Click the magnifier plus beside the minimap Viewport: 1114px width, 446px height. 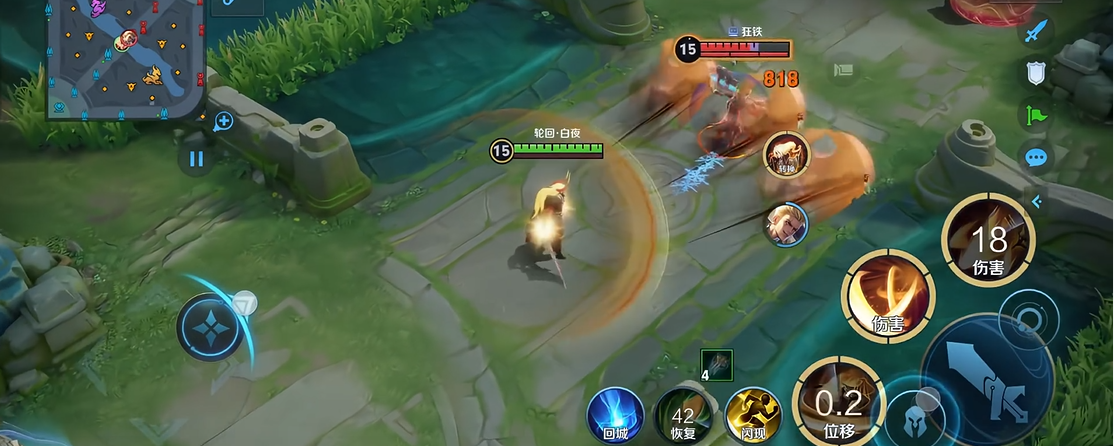pos(223,121)
